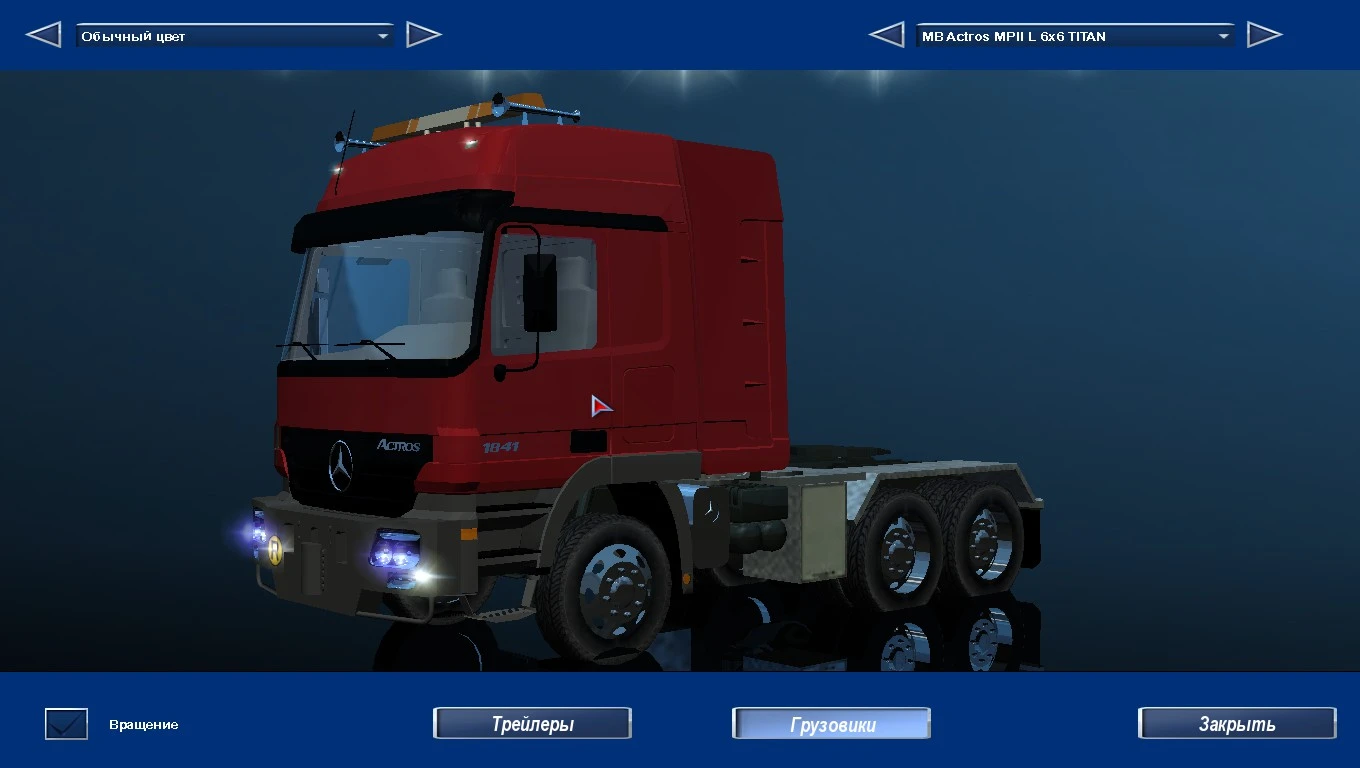Click left arrow to see previous truck model

[x=886, y=34]
